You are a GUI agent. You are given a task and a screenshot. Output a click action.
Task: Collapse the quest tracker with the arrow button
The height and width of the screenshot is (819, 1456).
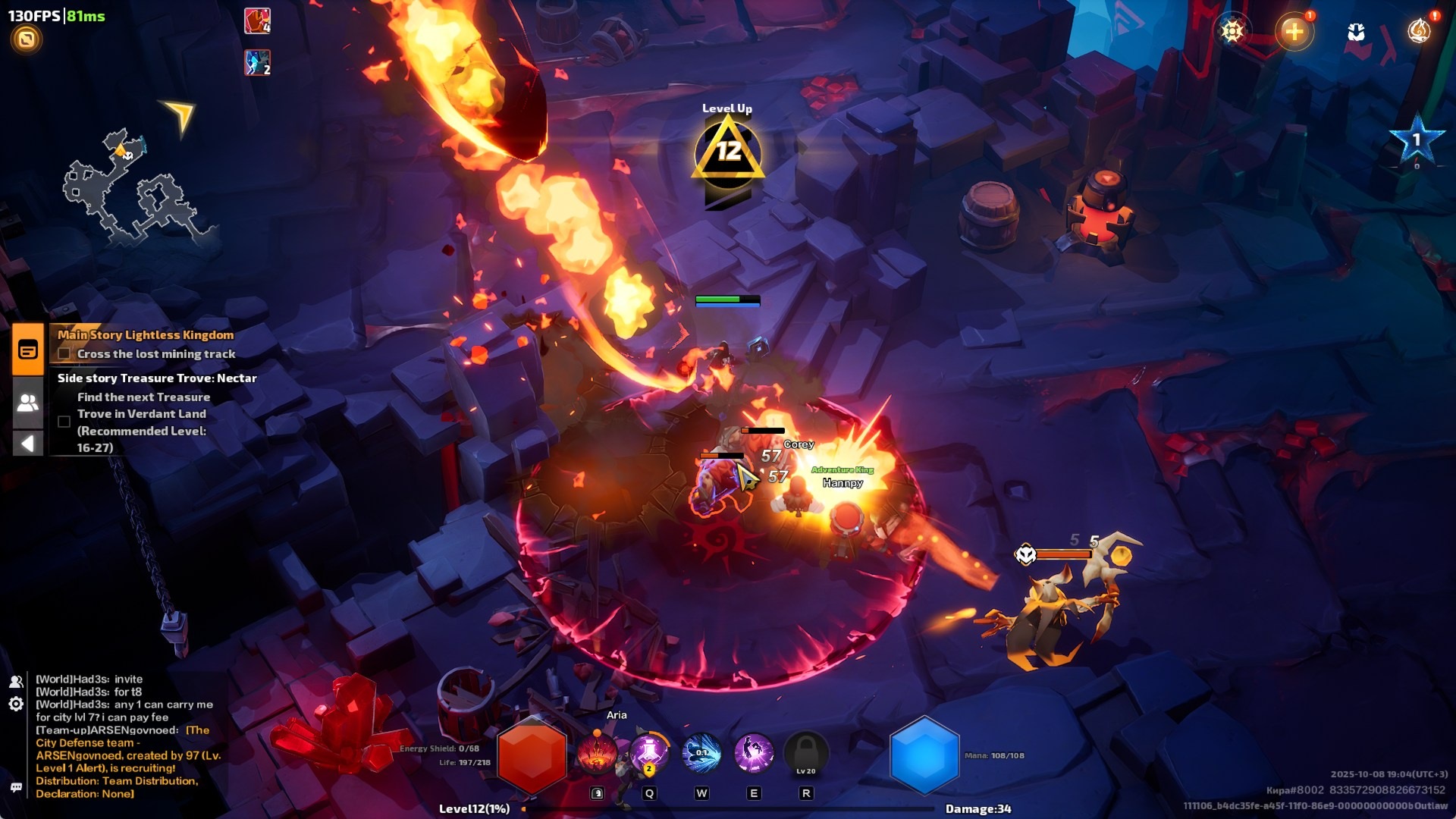click(28, 443)
